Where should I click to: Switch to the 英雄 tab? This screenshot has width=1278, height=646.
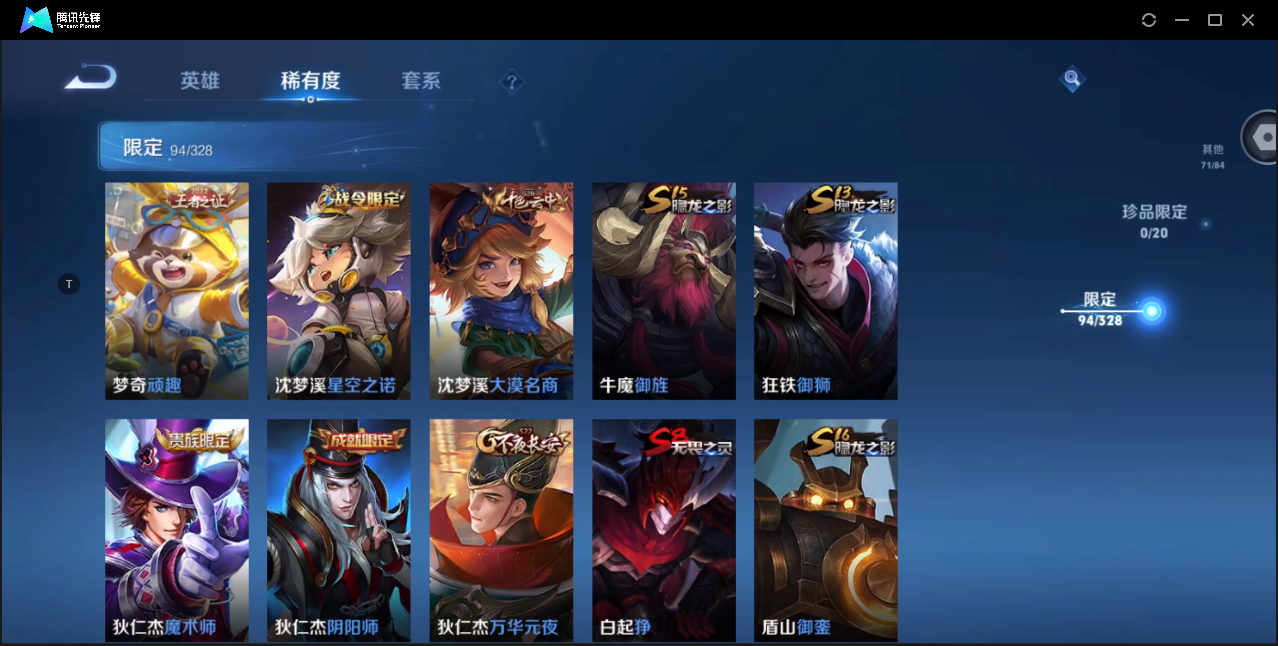coord(200,81)
